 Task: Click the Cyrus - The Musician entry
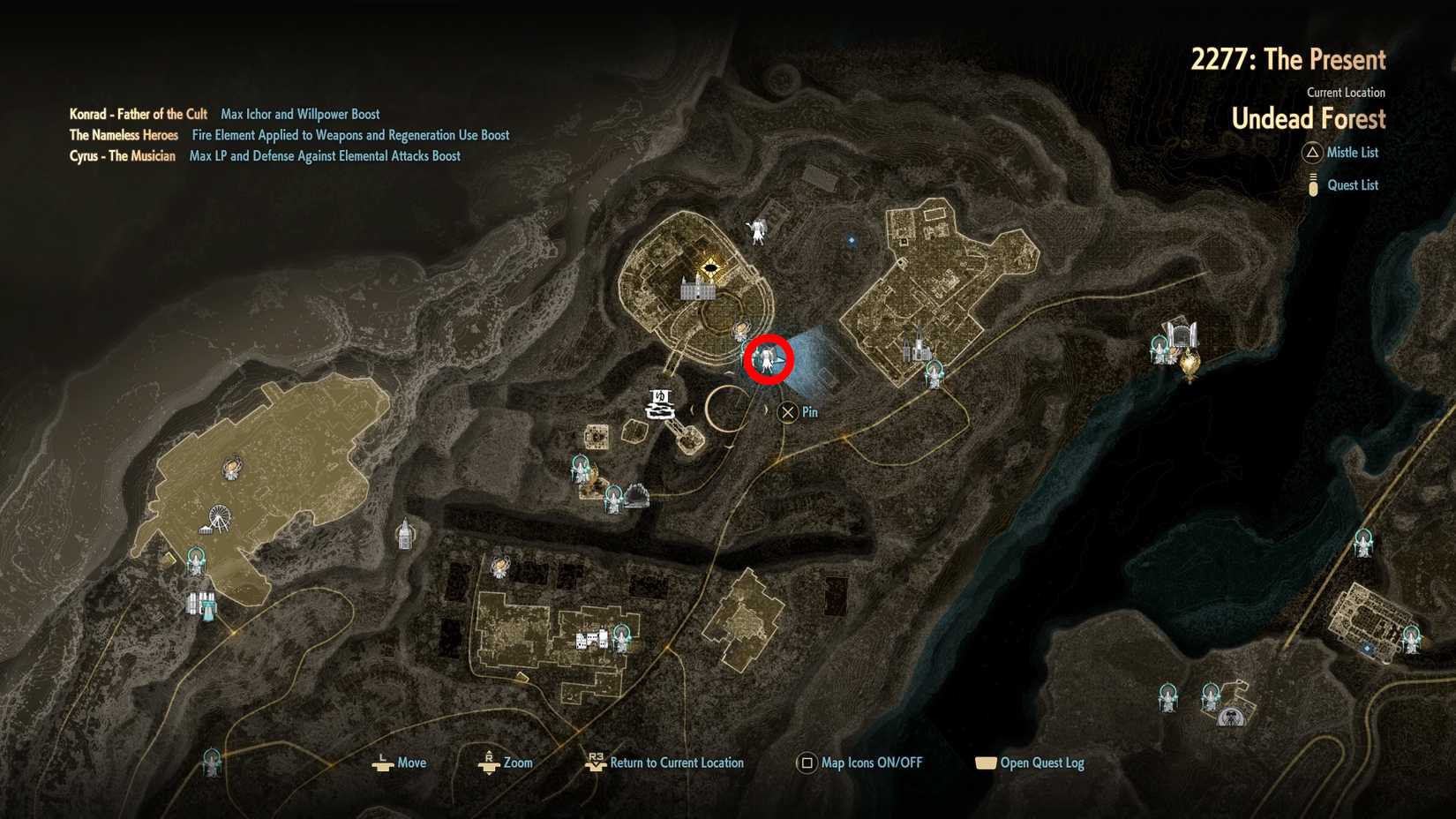tap(123, 155)
